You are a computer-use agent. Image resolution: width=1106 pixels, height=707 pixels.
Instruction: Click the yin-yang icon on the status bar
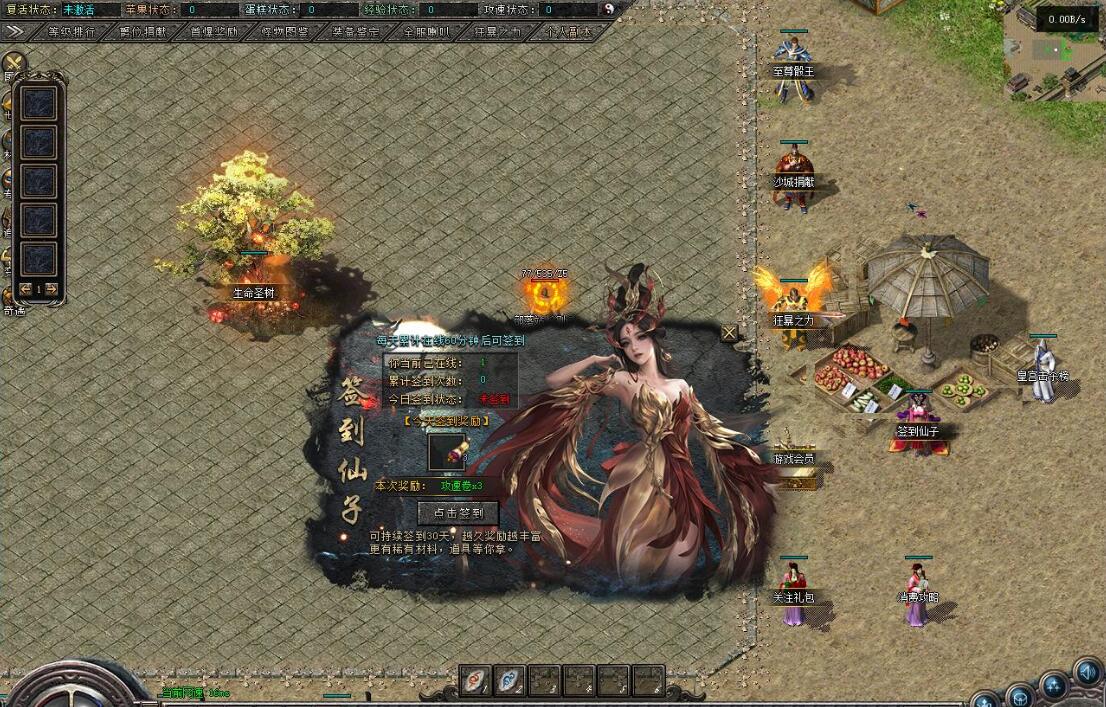pos(611,9)
